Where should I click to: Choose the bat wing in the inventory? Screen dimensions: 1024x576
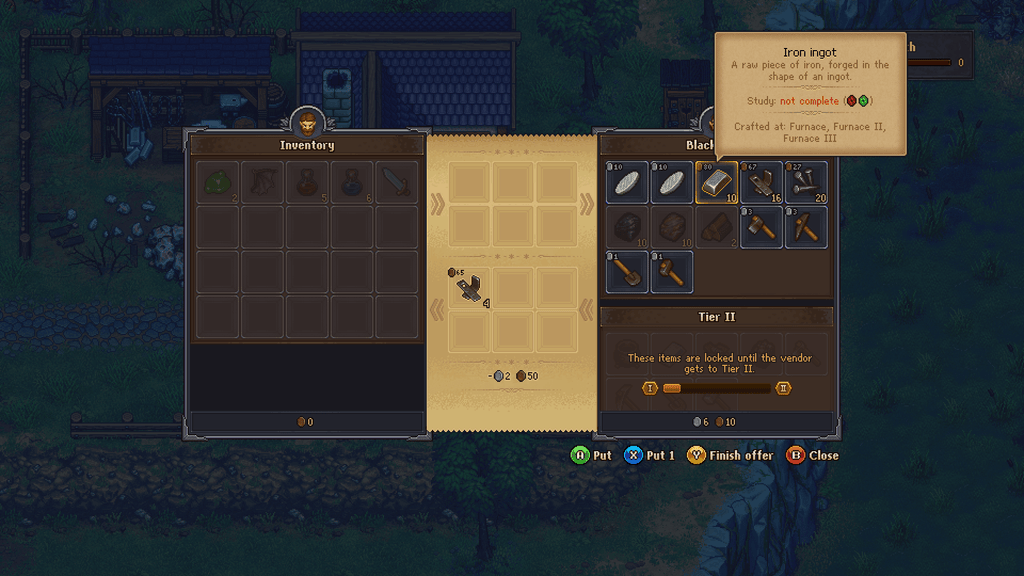[262, 183]
